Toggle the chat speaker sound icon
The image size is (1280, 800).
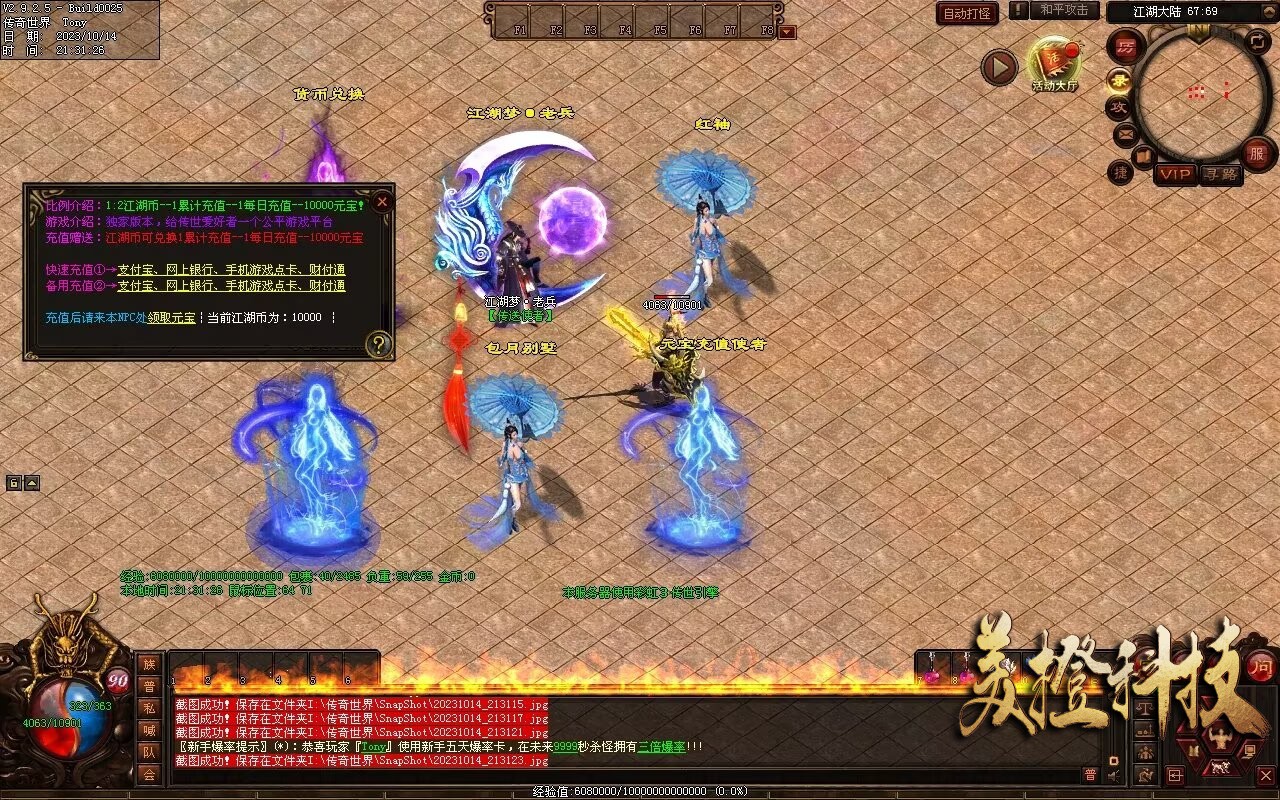(x=1114, y=774)
